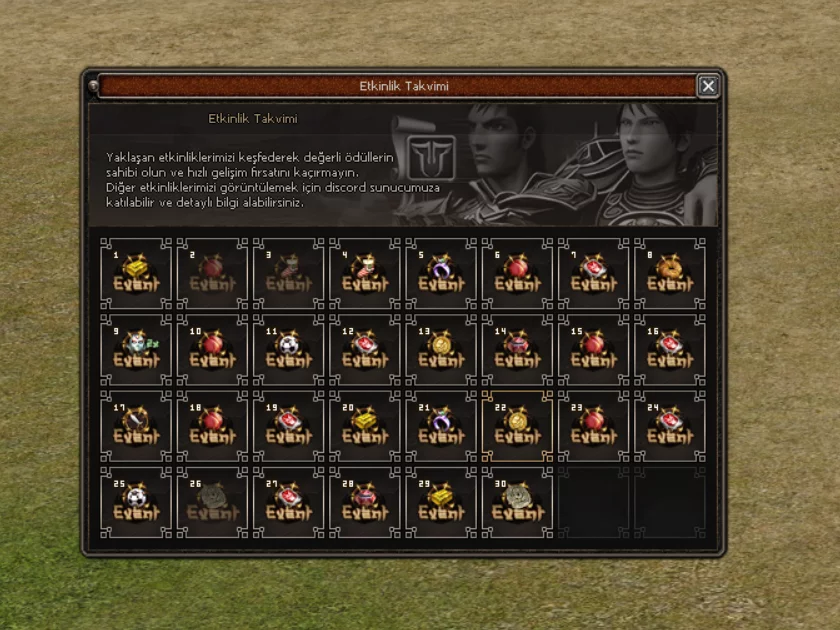This screenshot has width=840, height=630.
Task: Open the day 11 soccer ball event
Action: 289,350
